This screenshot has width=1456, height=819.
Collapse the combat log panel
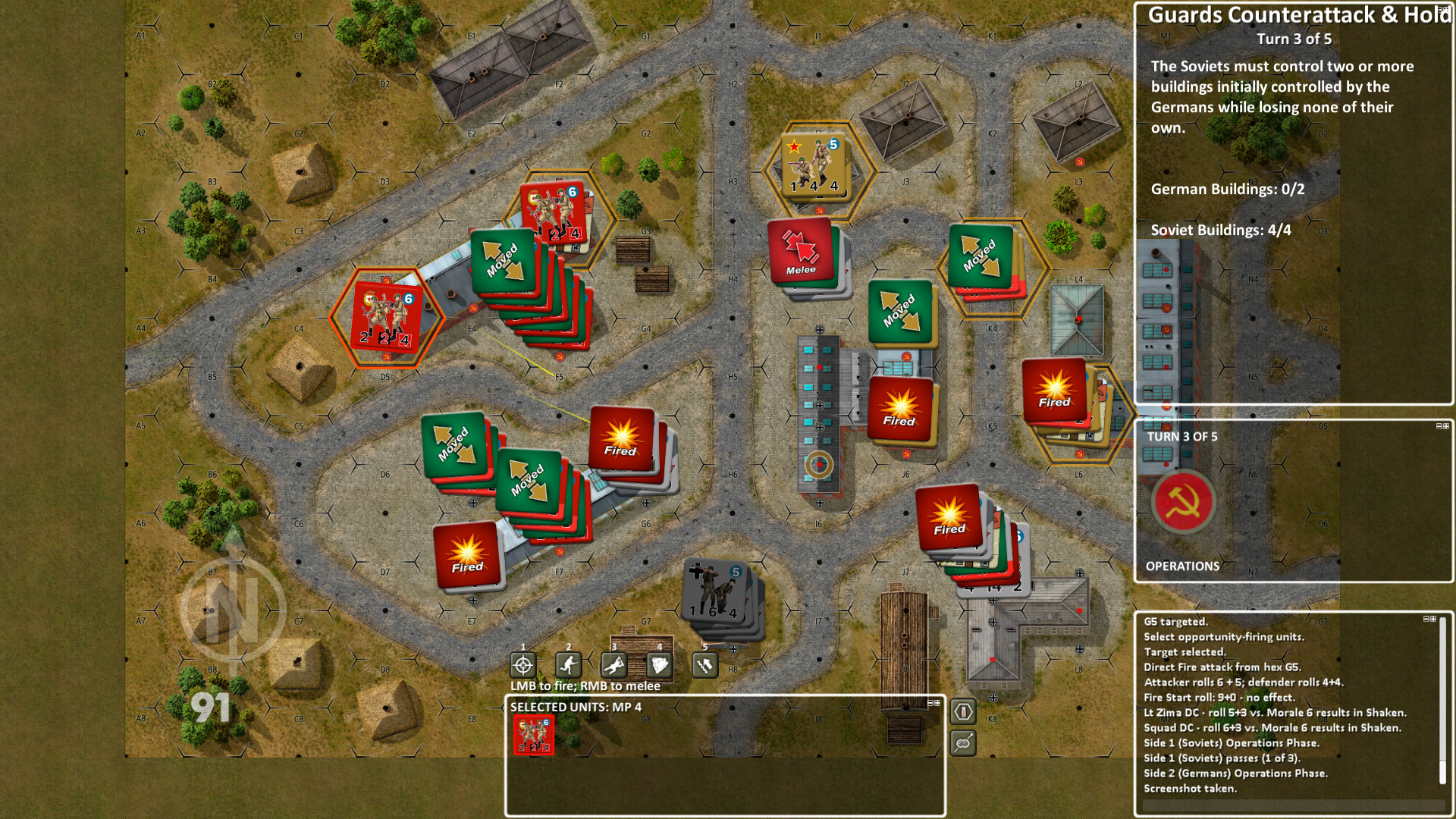coord(1426,619)
